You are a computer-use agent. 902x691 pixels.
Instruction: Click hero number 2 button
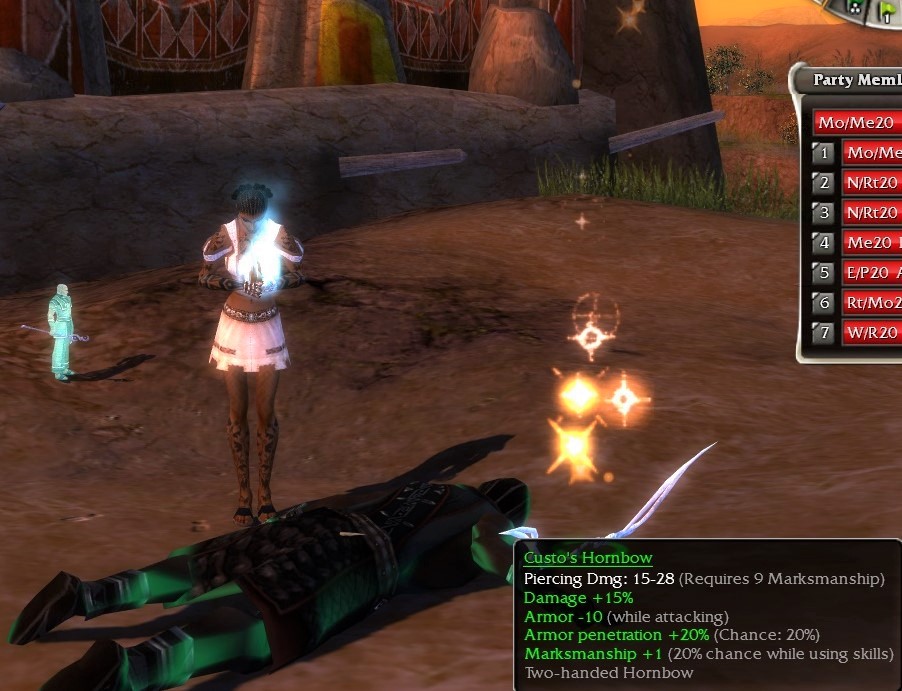coord(823,183)
